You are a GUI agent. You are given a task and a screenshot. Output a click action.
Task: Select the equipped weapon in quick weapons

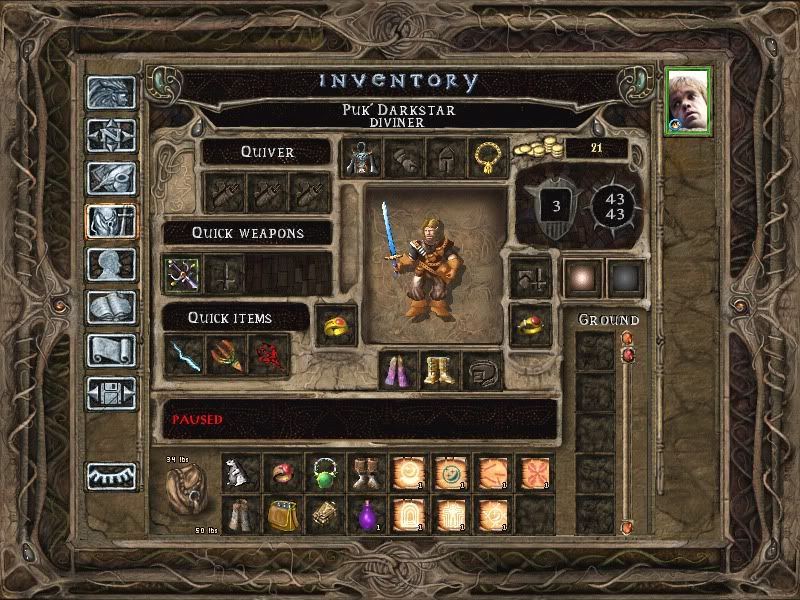pos(184,273)
